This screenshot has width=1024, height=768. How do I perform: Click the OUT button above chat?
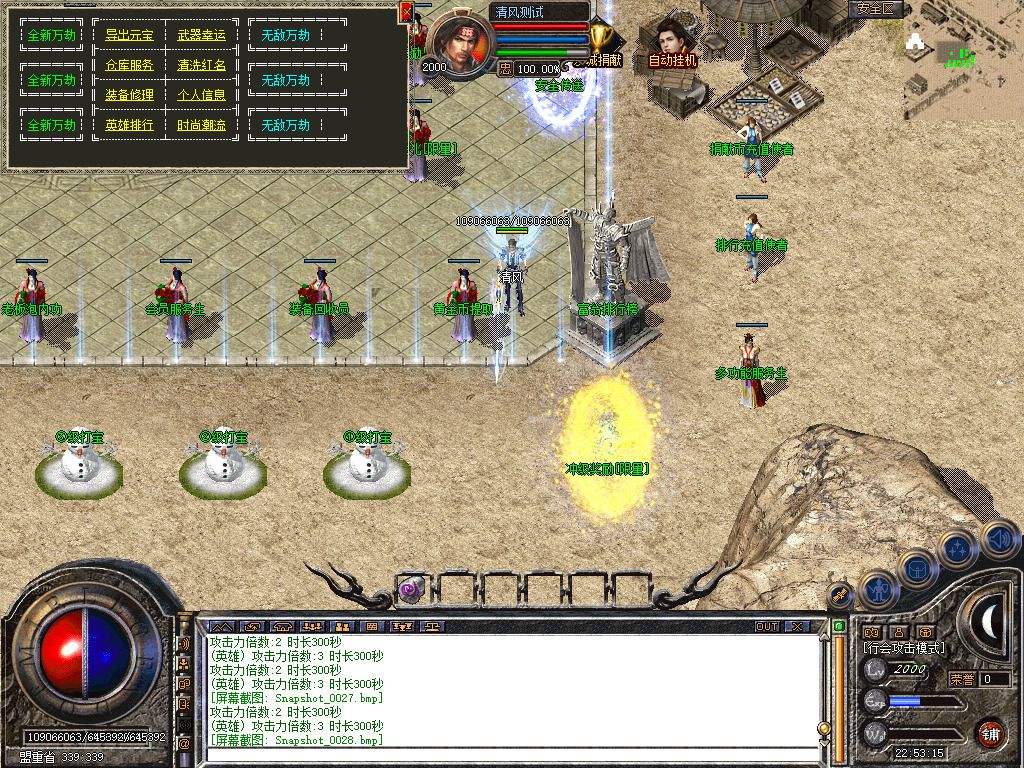[766, 626]
